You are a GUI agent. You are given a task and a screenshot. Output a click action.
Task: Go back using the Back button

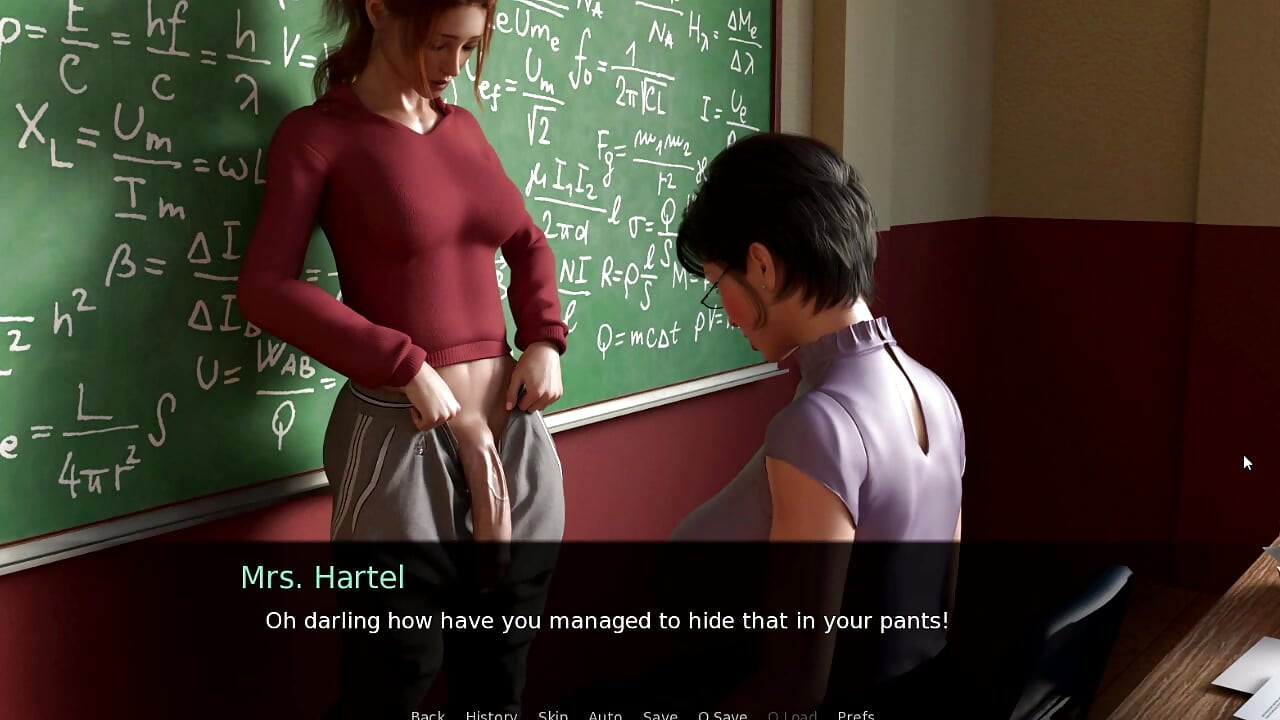427,715
